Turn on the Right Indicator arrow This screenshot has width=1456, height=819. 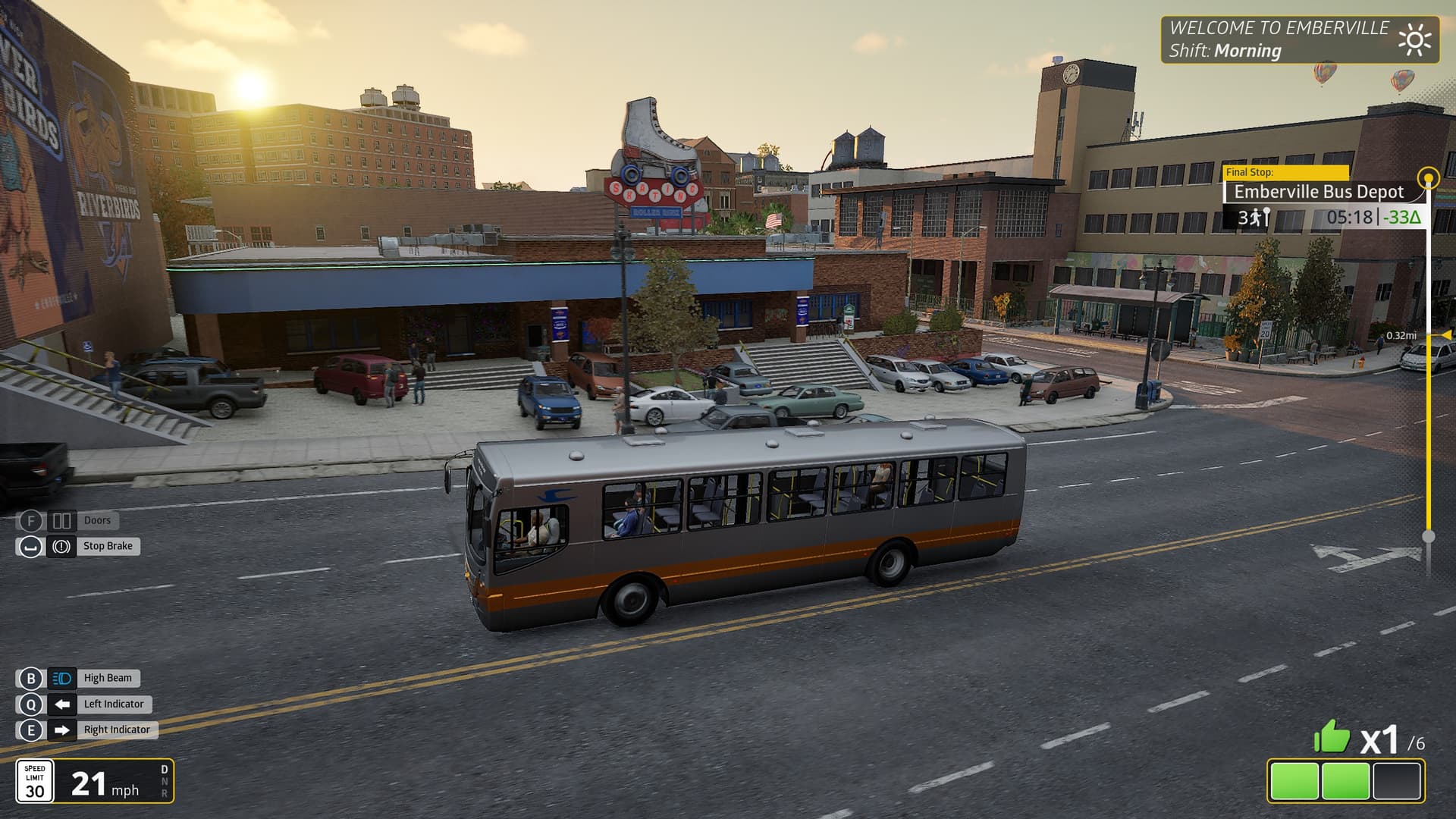point(62,730)
